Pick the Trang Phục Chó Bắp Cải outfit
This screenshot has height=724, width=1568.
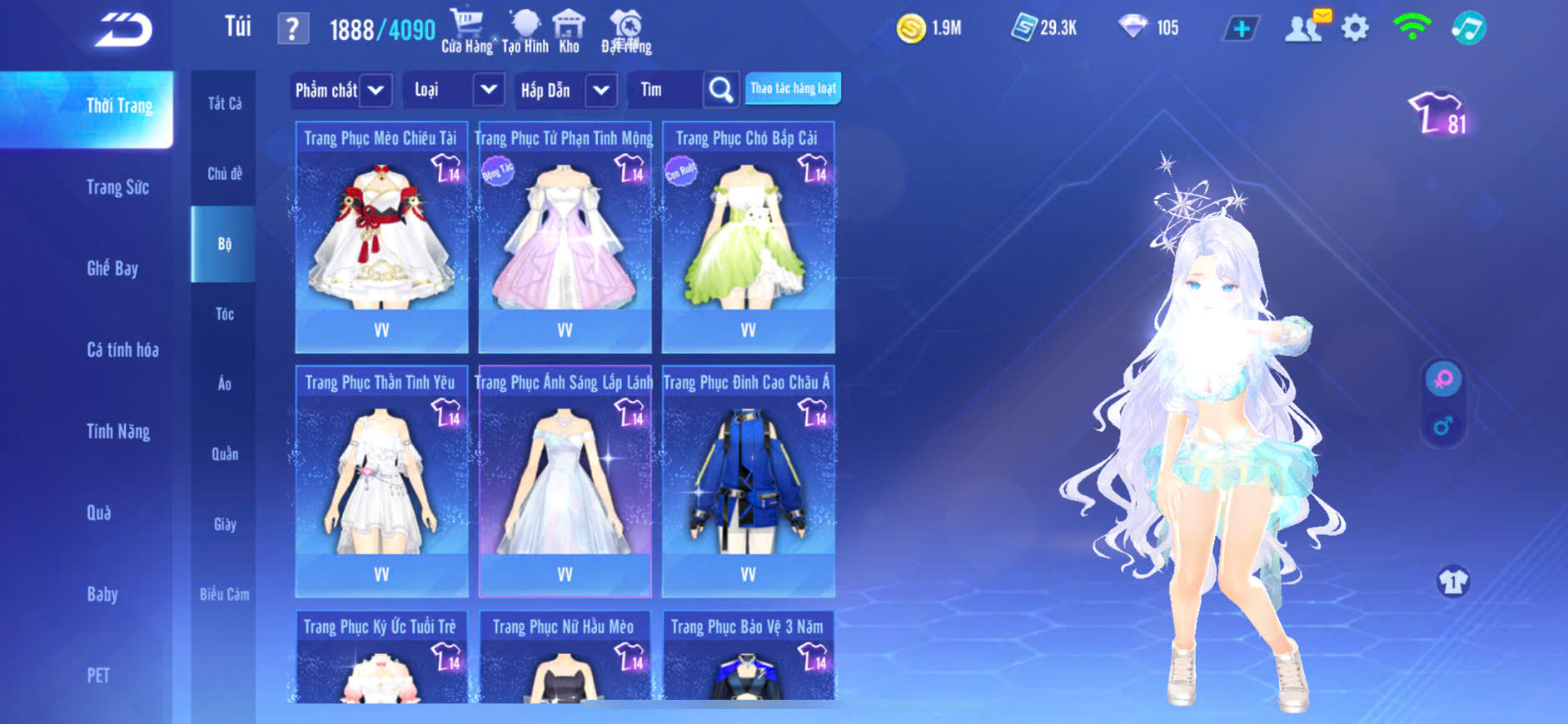pos(748,237)
